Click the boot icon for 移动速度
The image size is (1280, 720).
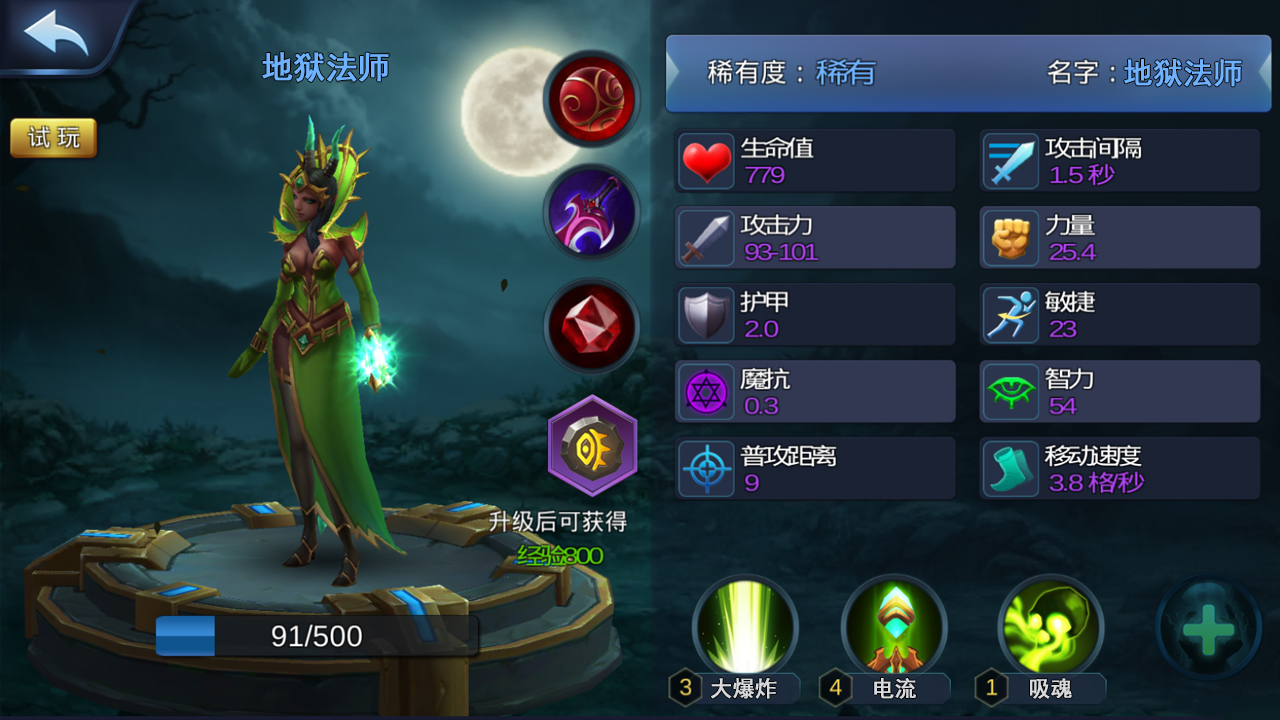coord(1010,468)
